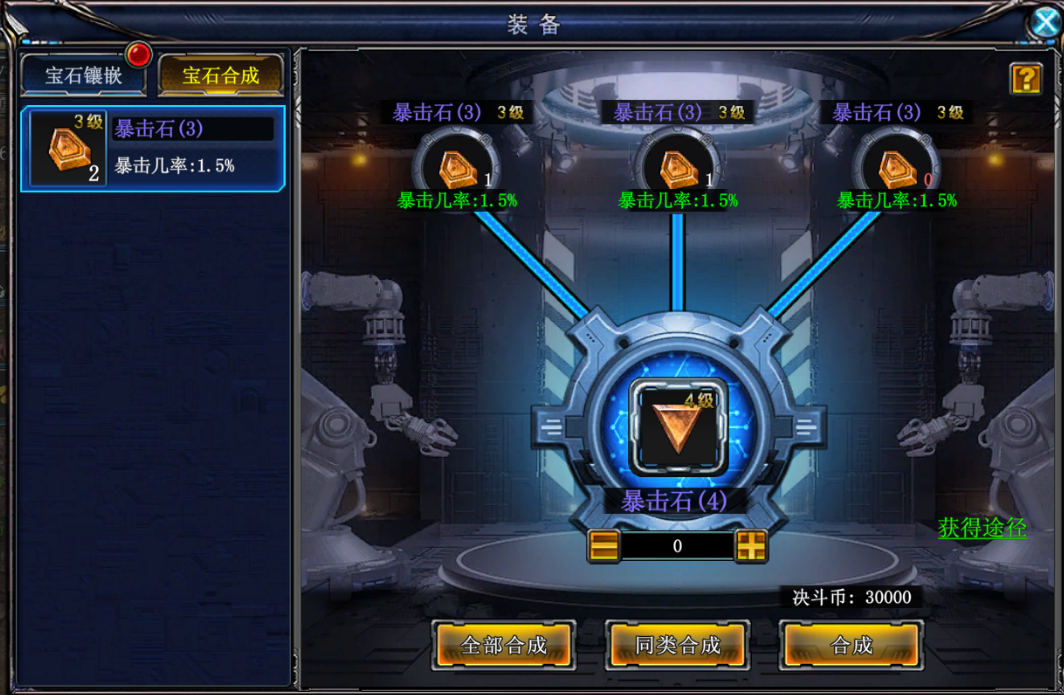Open the yellow question mark help
1064x695 pixels.
point(1026,79)
